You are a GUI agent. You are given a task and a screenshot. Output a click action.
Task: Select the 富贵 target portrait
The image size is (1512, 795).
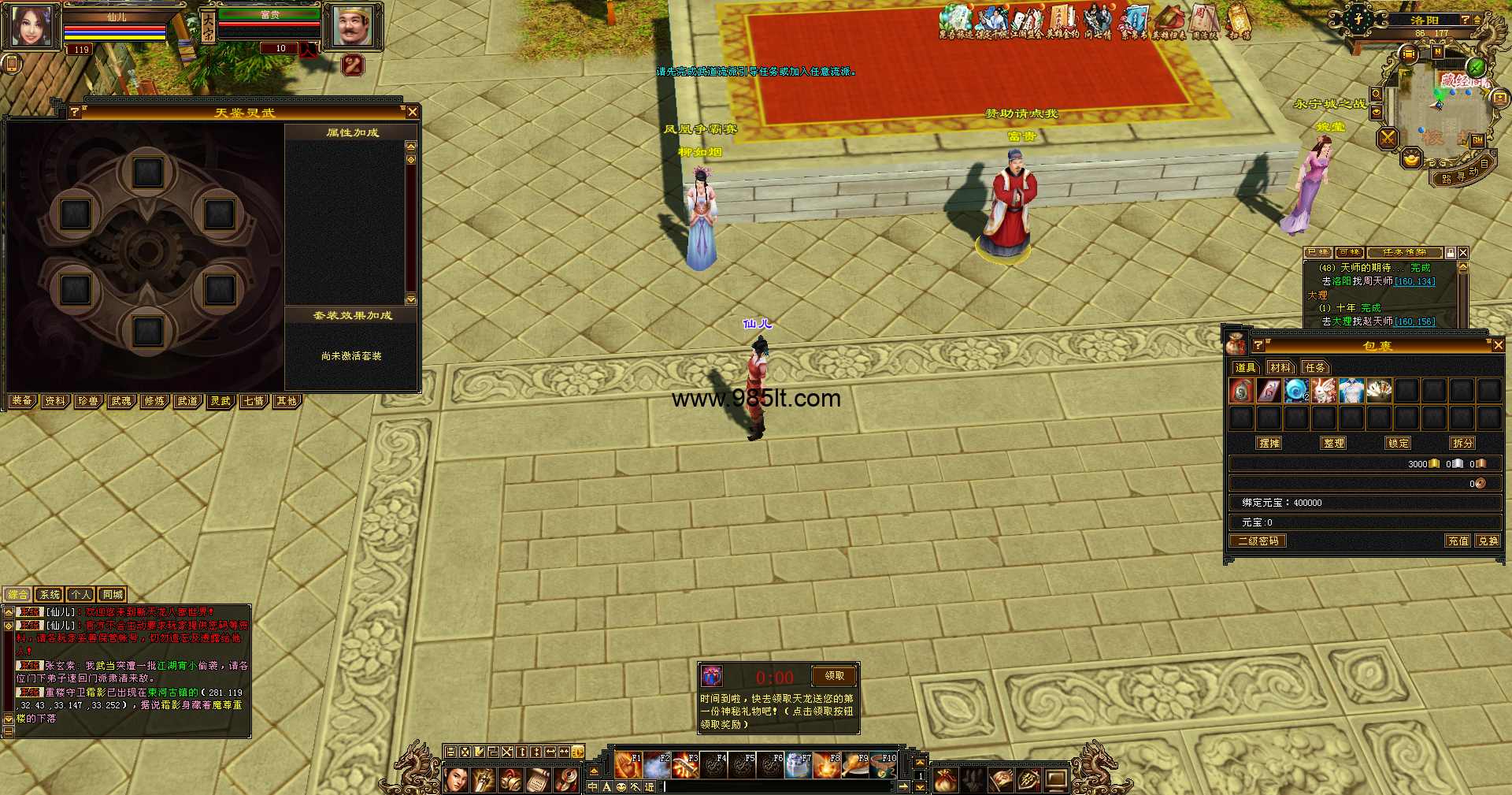pyautogui.click(x=352, y=27)
